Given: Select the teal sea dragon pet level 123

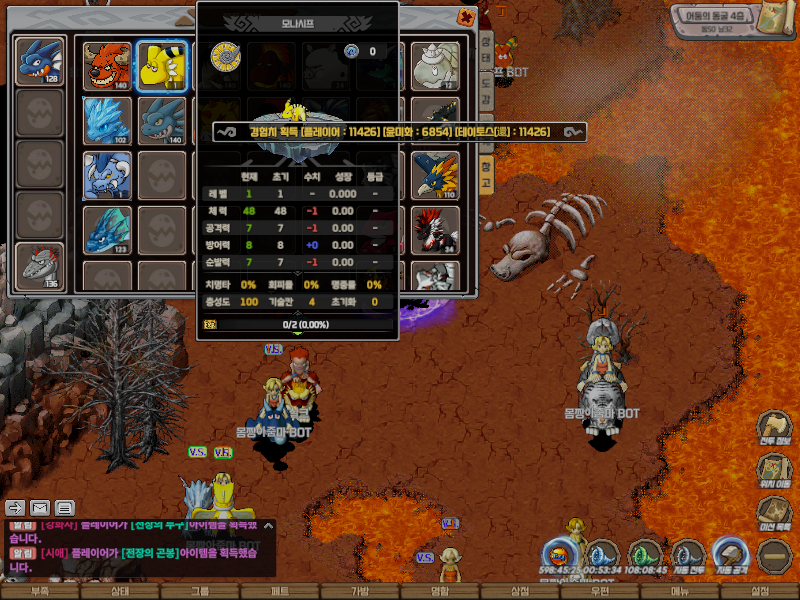Looking at the screenshot, I should click(107, 229).
